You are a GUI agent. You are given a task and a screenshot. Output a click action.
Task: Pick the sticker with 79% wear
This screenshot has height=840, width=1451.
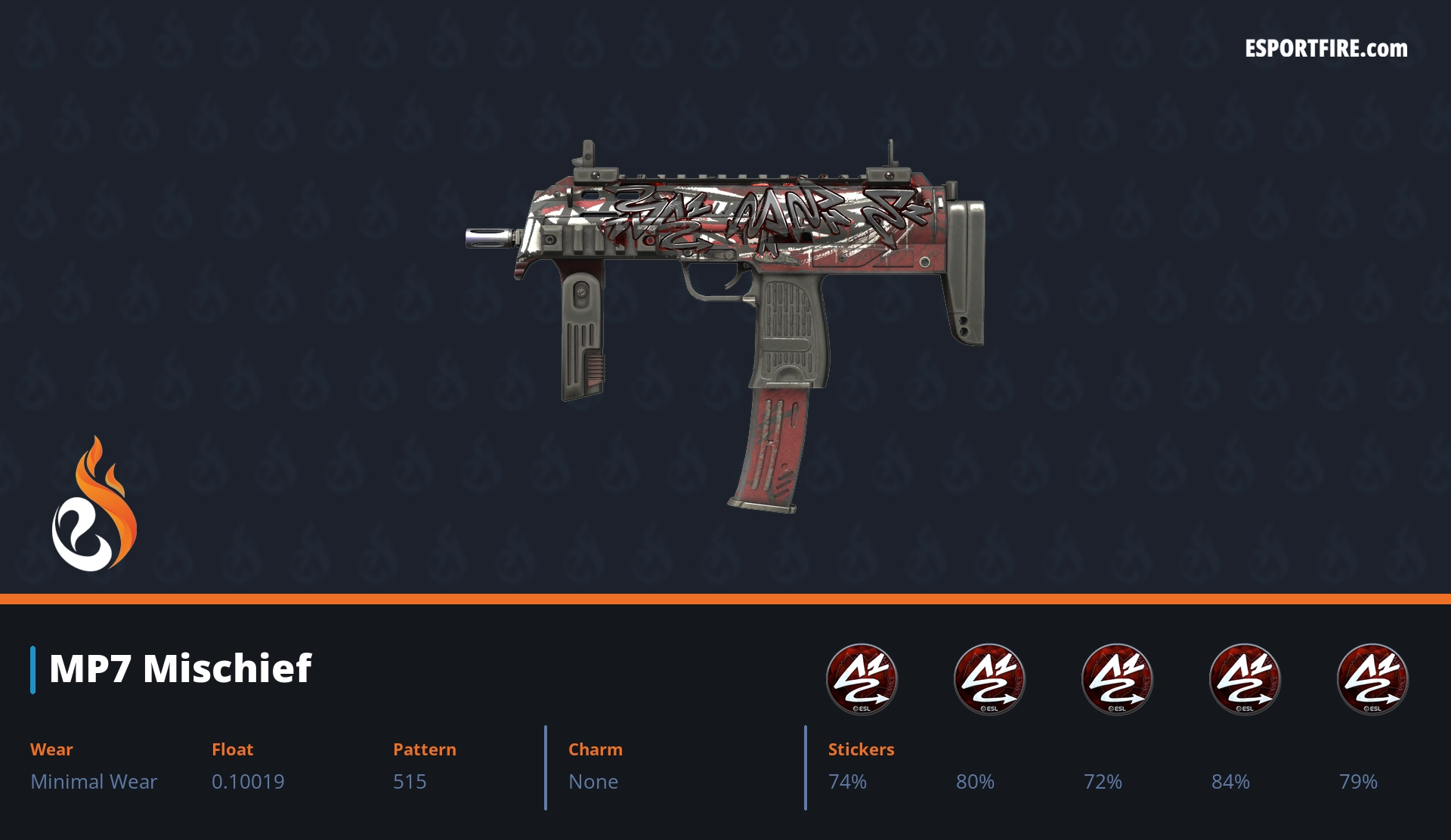pos(1372,678)
